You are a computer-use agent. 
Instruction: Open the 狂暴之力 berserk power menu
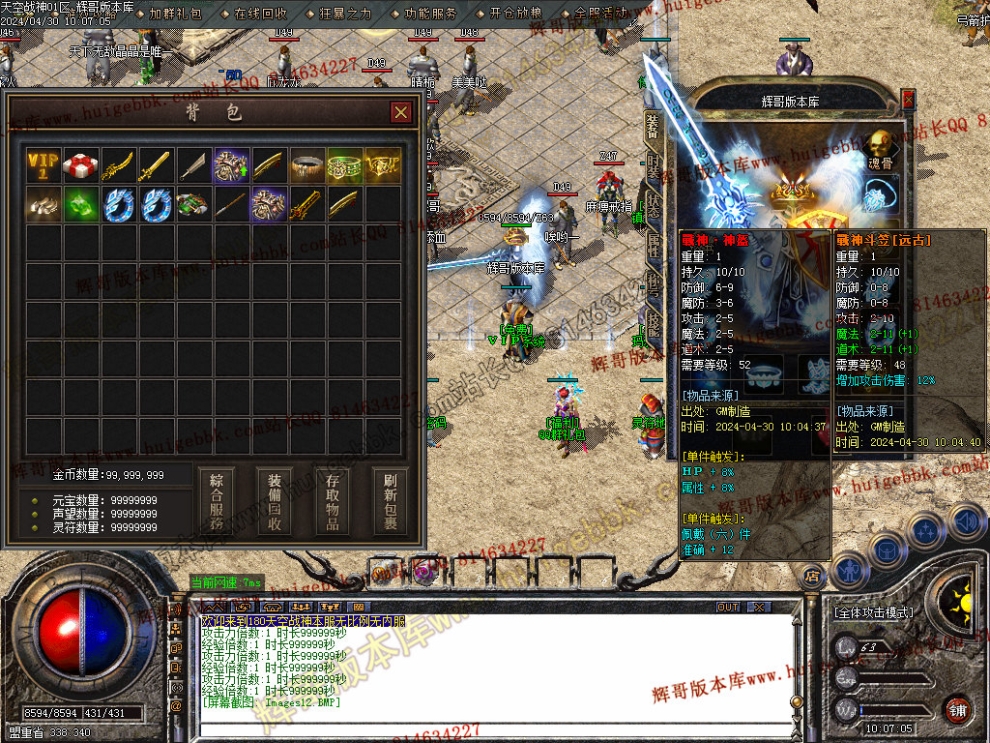[345, 14]
